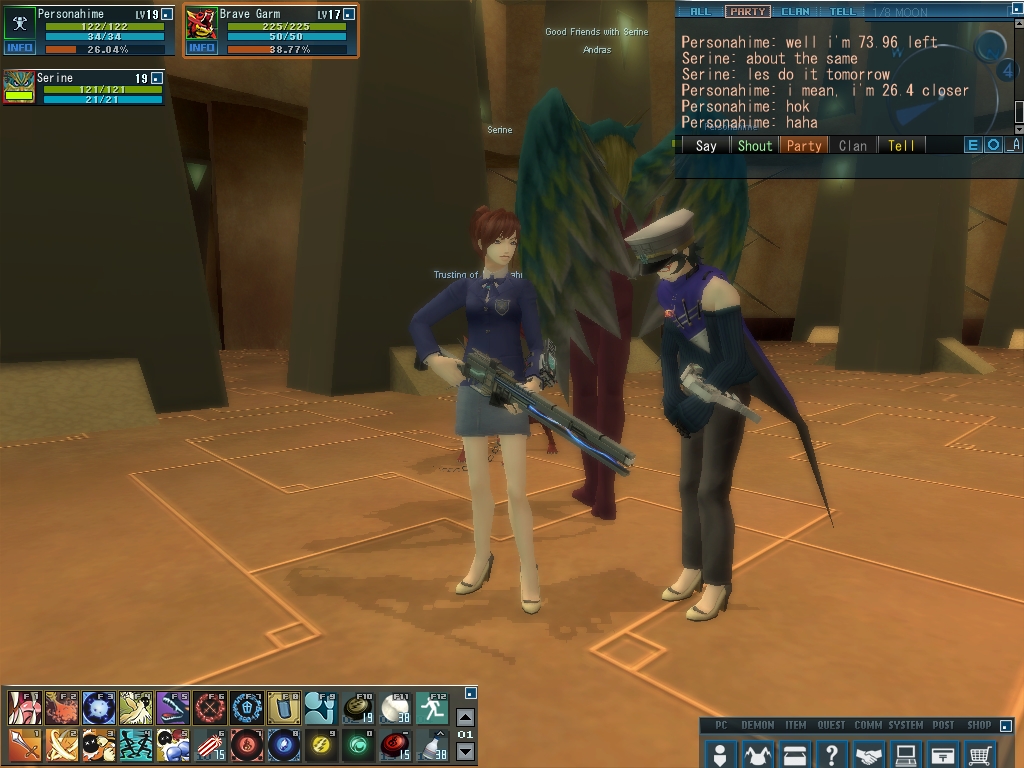The image size is (1024, 768).
Task: Switch hotbar to the next page down
Action: [465, 752]
